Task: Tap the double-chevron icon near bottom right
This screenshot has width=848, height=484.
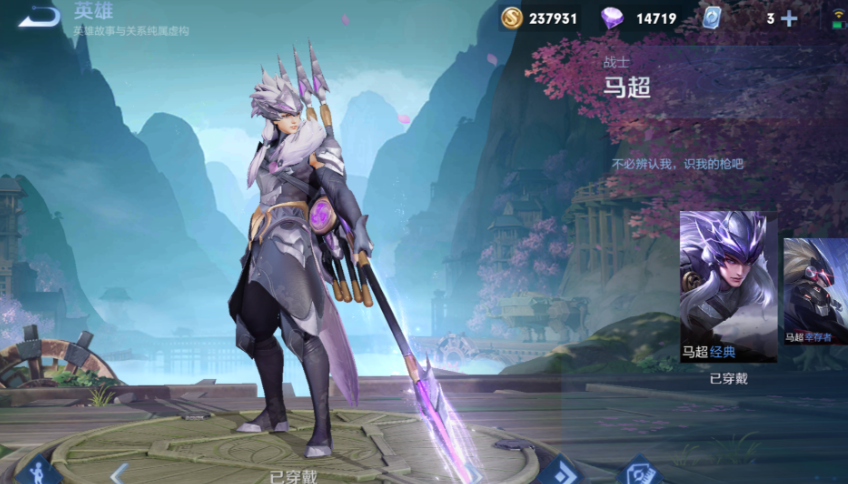Action: click(561, 470)
